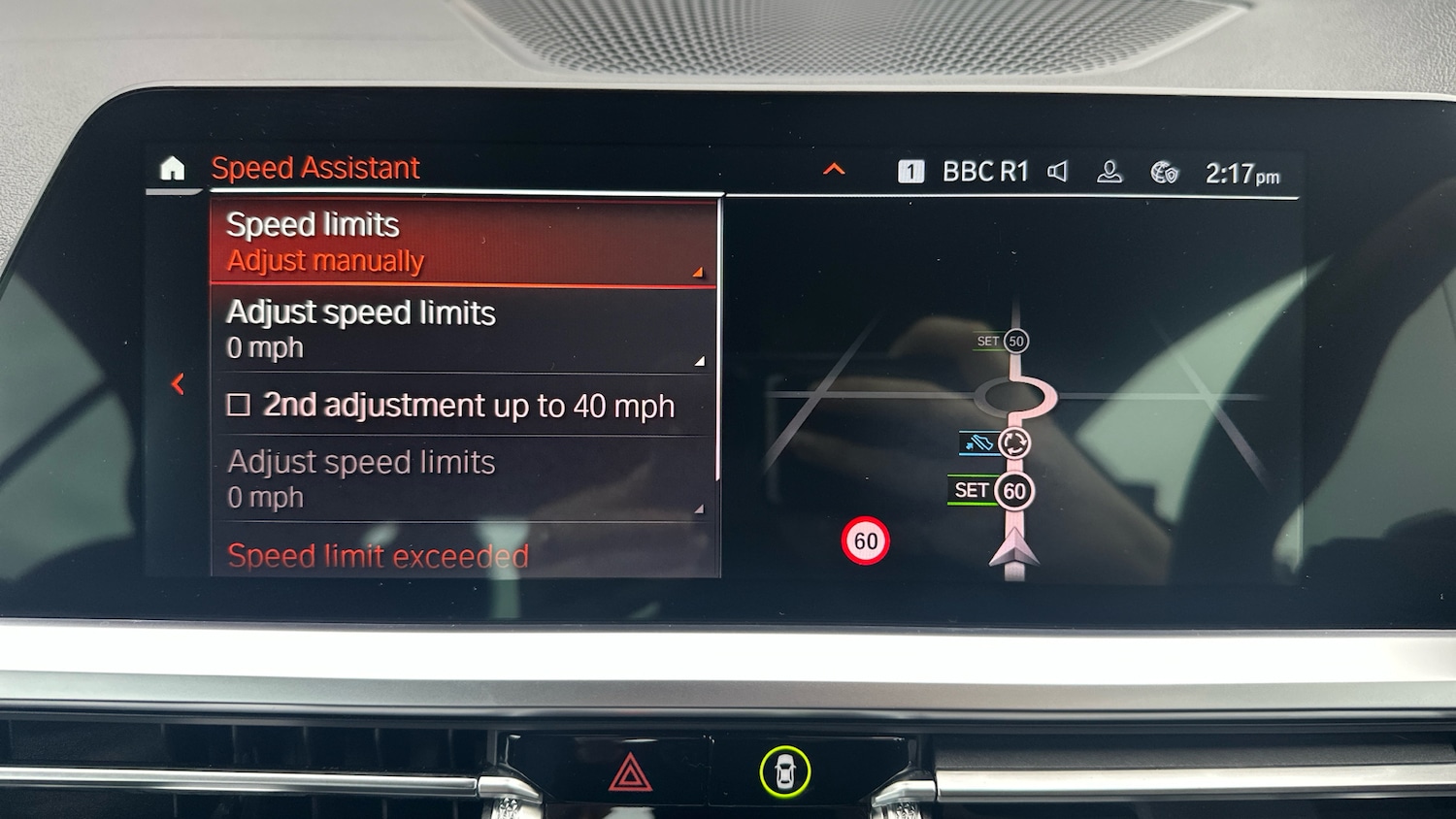Collapse the status bar using the orange chevron

click(833, 169)
